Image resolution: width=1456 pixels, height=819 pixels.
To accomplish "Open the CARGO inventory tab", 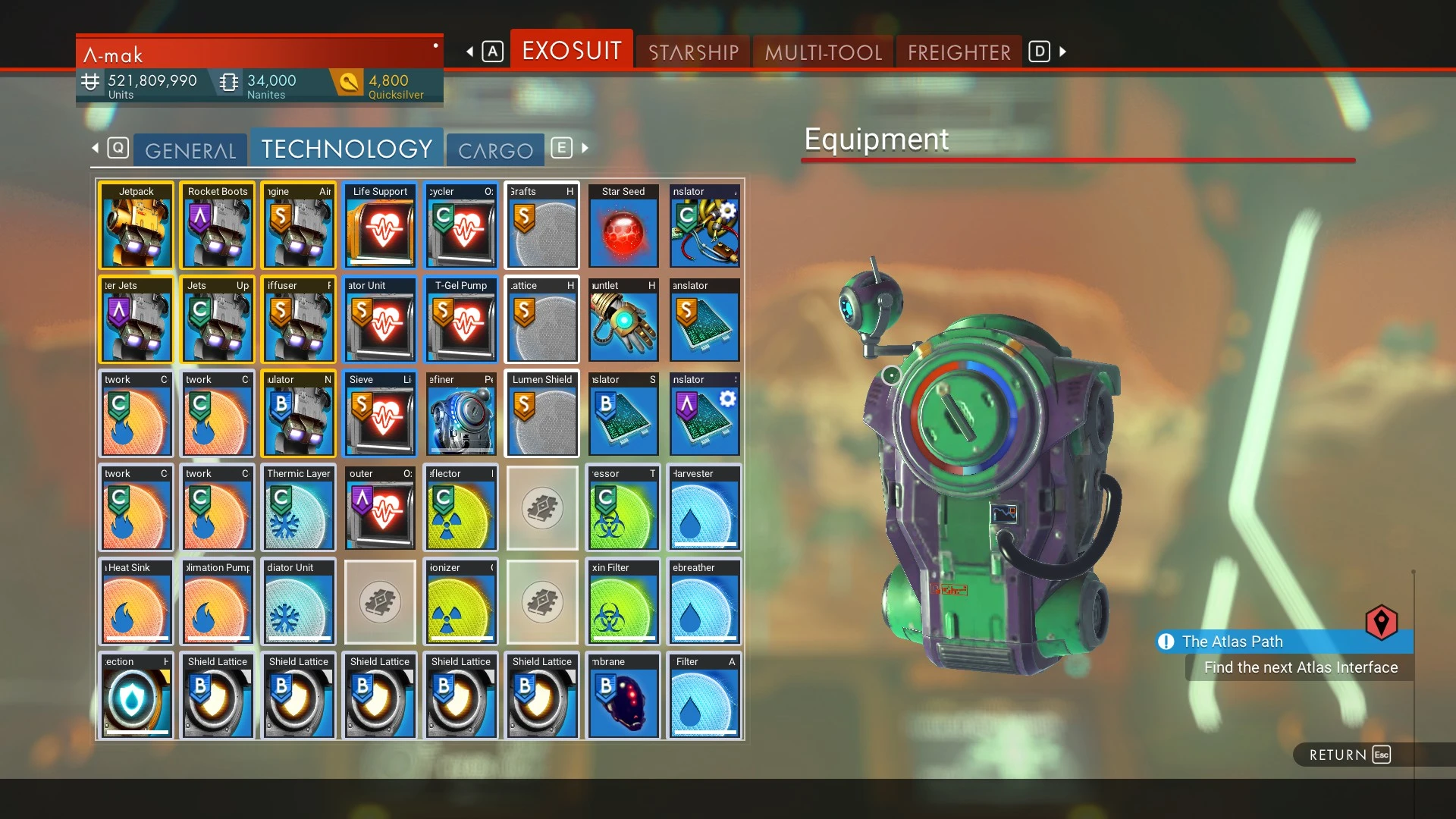I will pos(495,149).
